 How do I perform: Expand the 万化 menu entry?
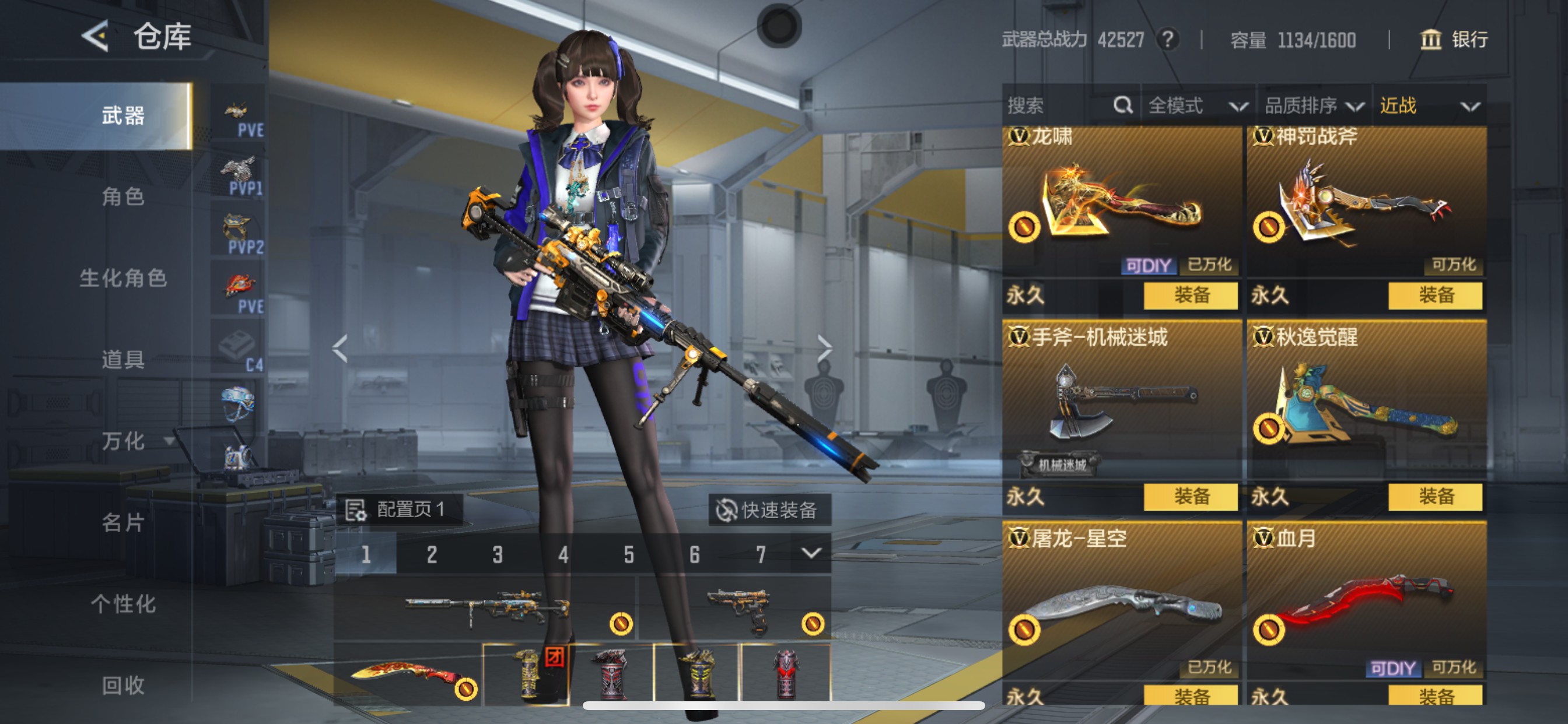click(x=135, y=441)
